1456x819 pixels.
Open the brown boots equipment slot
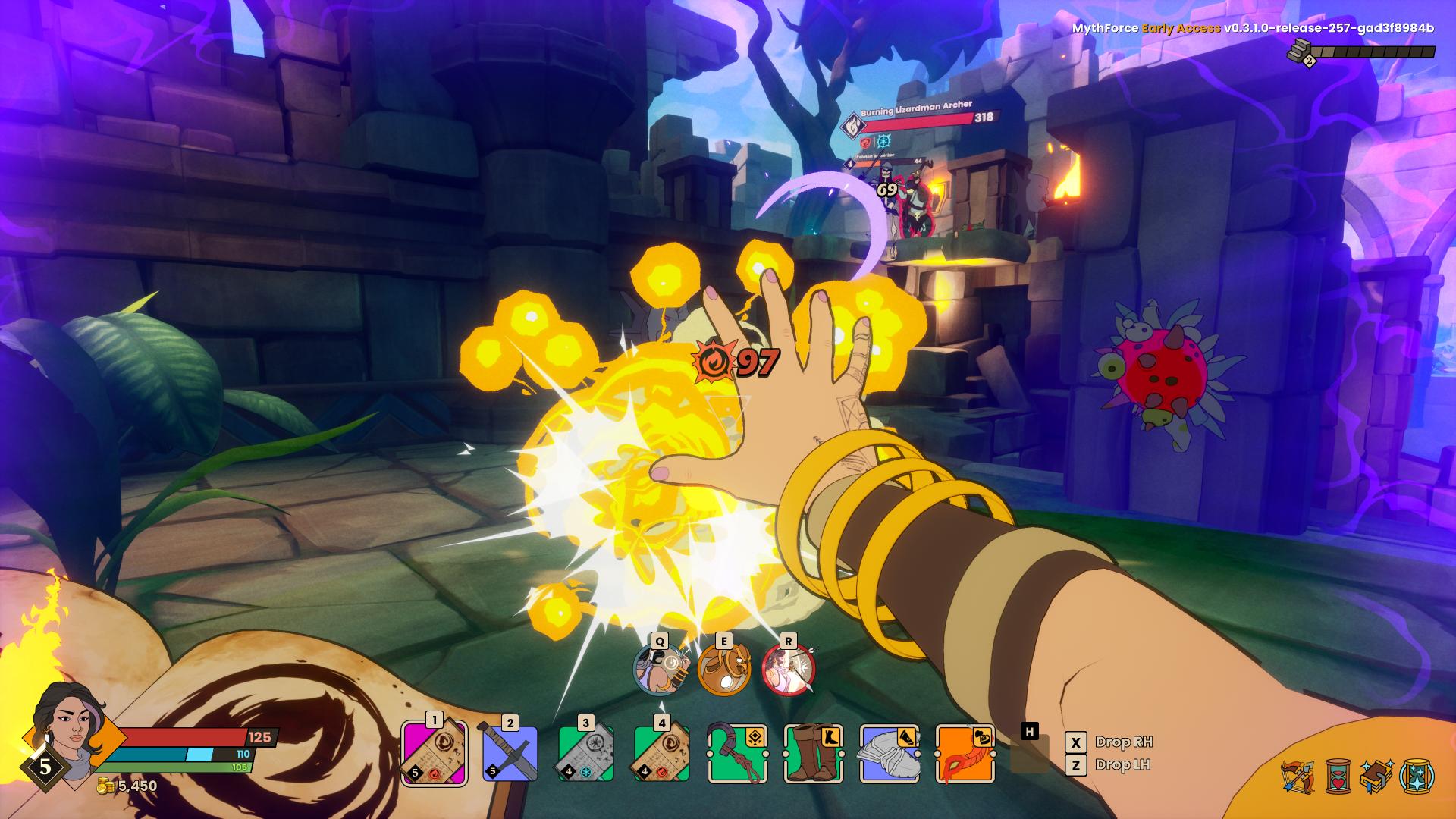point(813,754)
